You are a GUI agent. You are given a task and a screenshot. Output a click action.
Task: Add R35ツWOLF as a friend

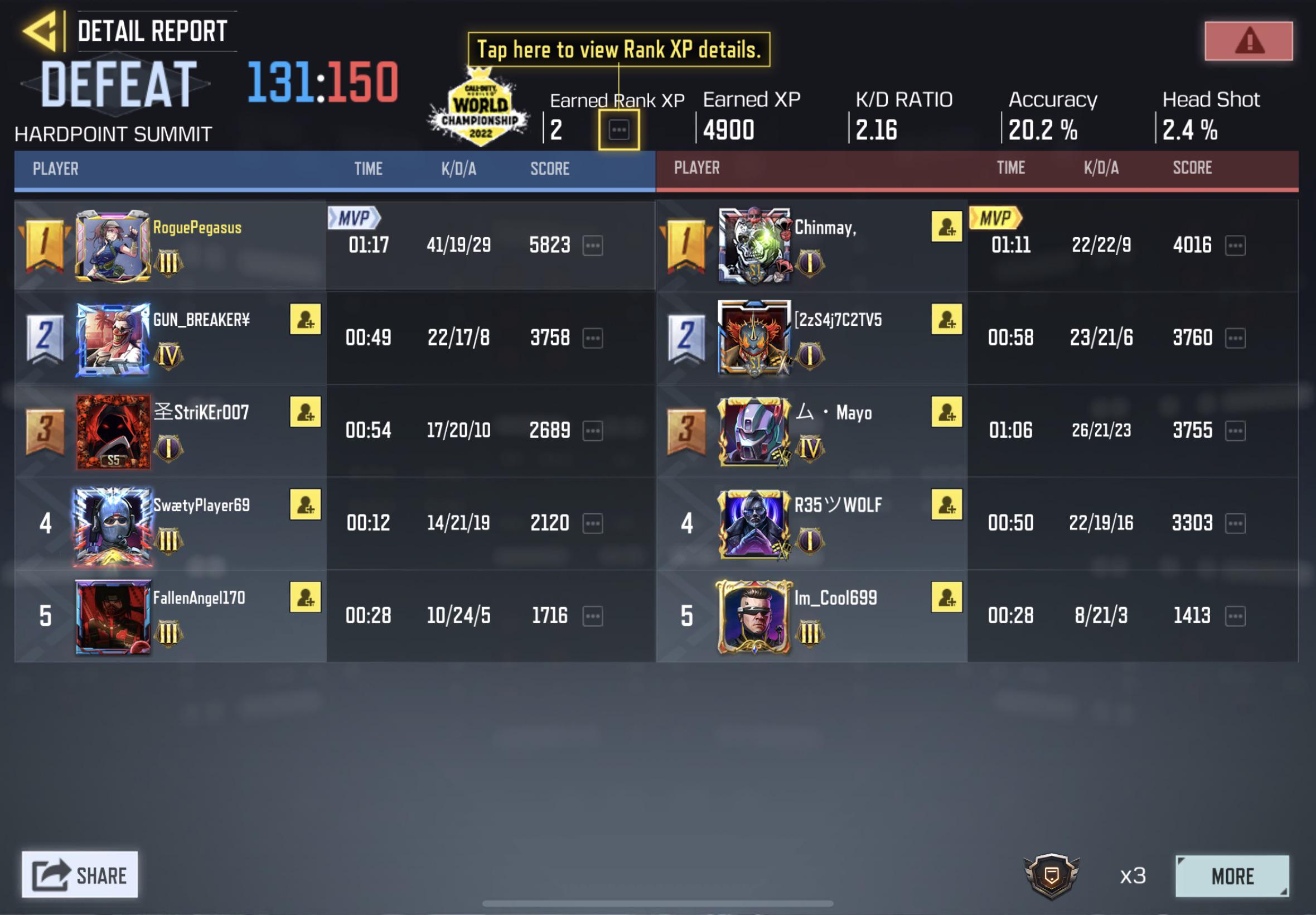[x=946, y=504]
